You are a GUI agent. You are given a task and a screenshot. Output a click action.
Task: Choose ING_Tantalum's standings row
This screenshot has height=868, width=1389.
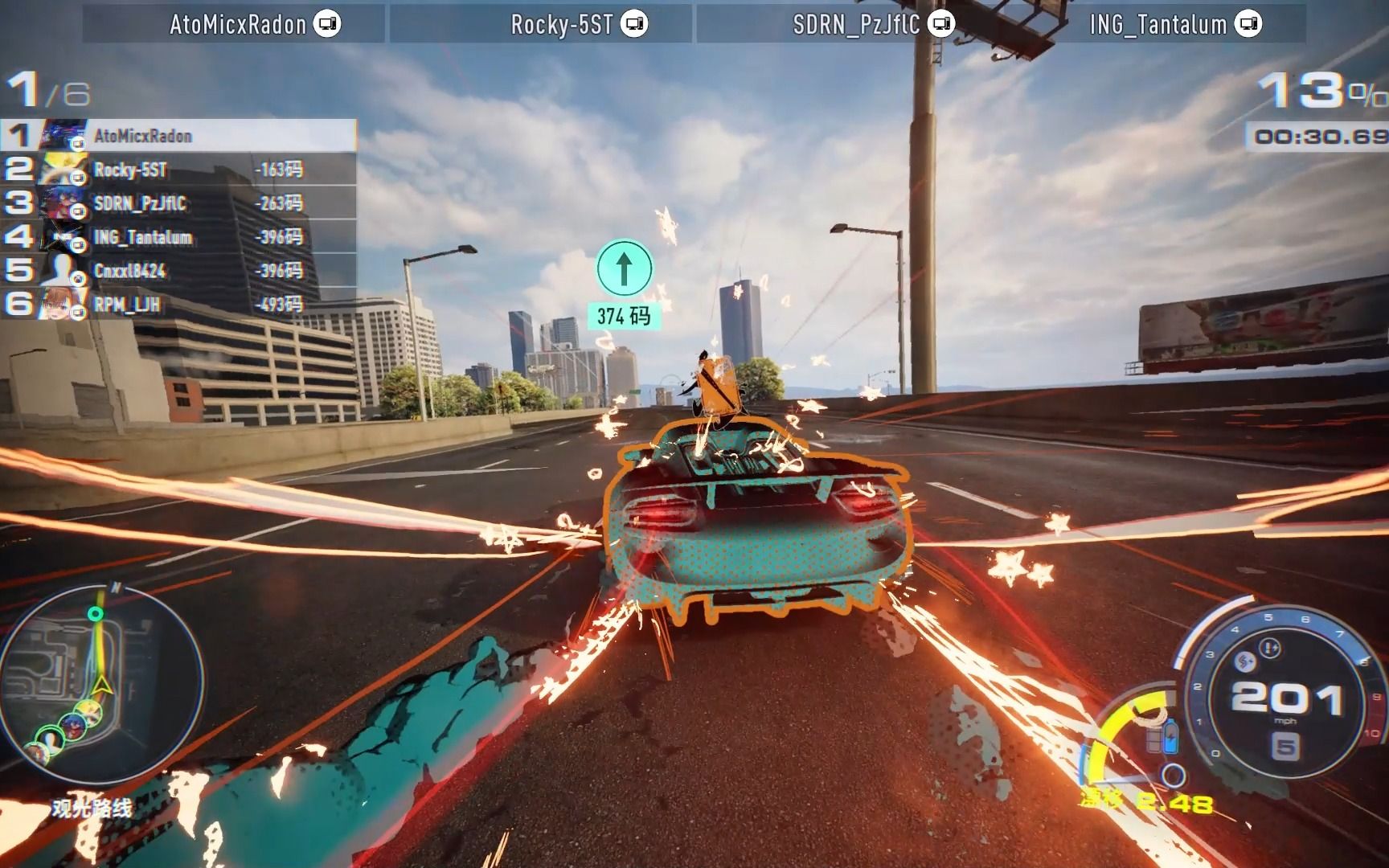tap(178, 237)
